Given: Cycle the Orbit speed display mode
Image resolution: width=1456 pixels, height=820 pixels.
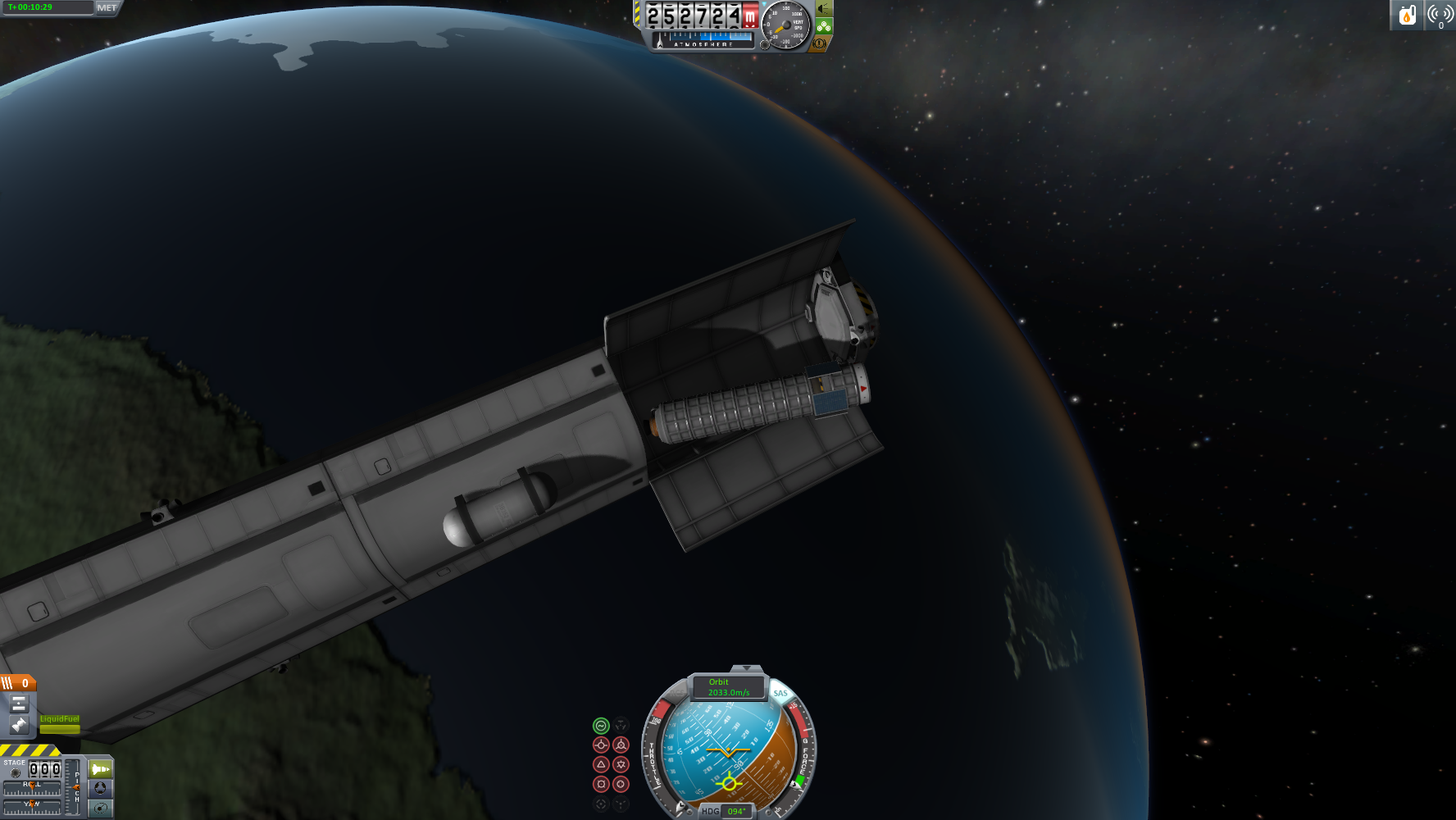Looking at the screenshot, I should [x=728, y=687].
